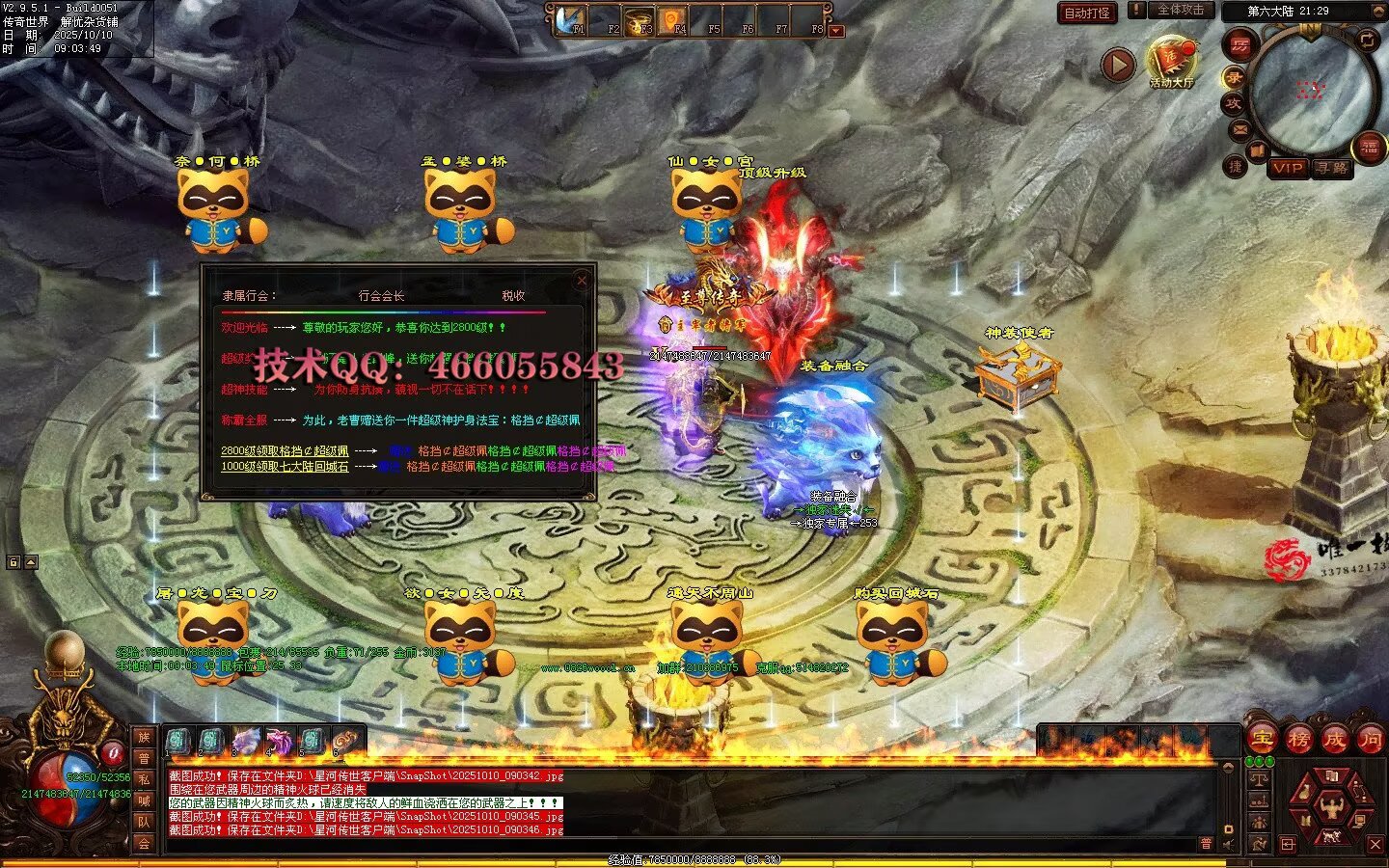Viewport: 1389px width, 868px height.
Task: Switch chat to 私 private channel
Action: coord(144,779)
